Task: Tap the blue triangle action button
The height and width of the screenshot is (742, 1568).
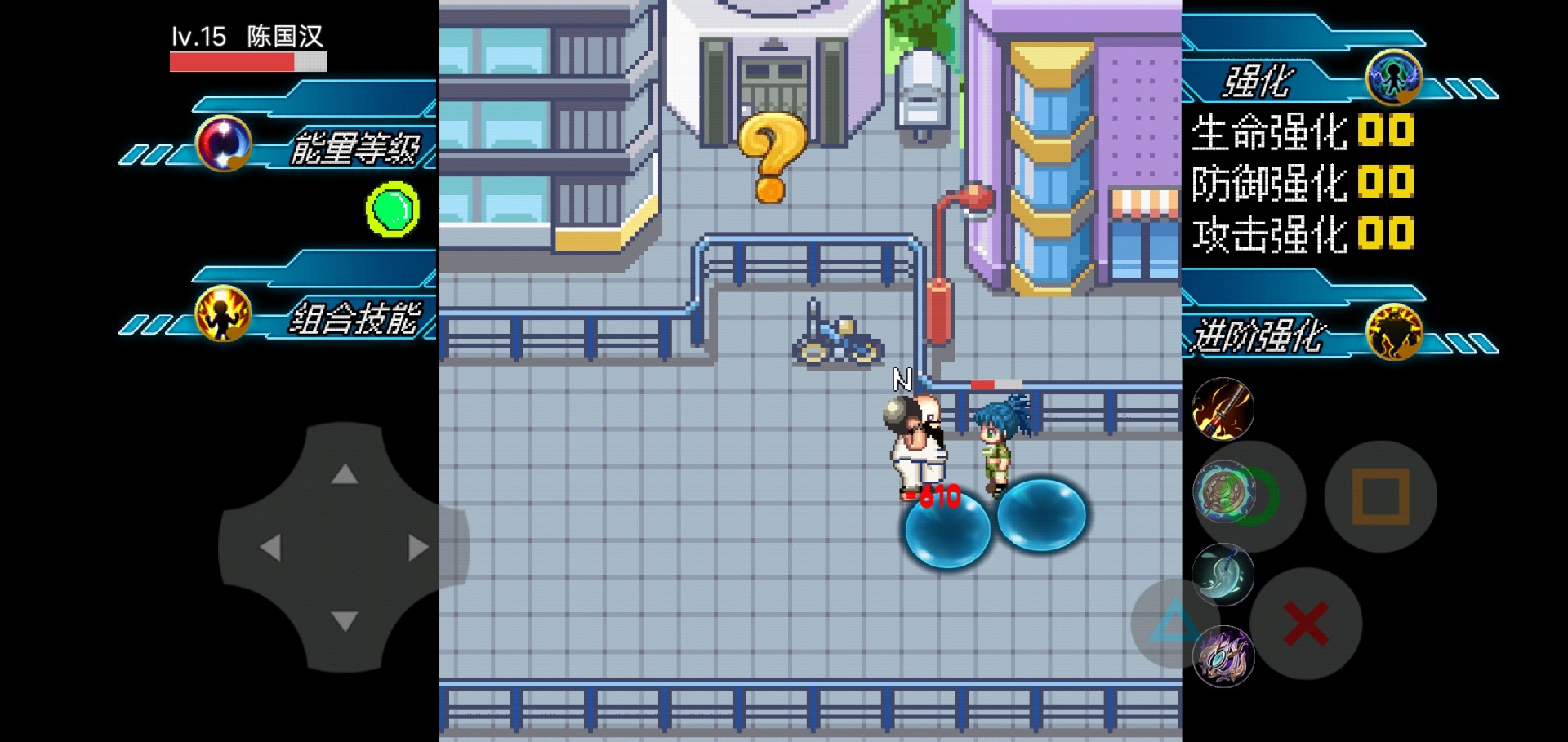Action: (1174, 622)
